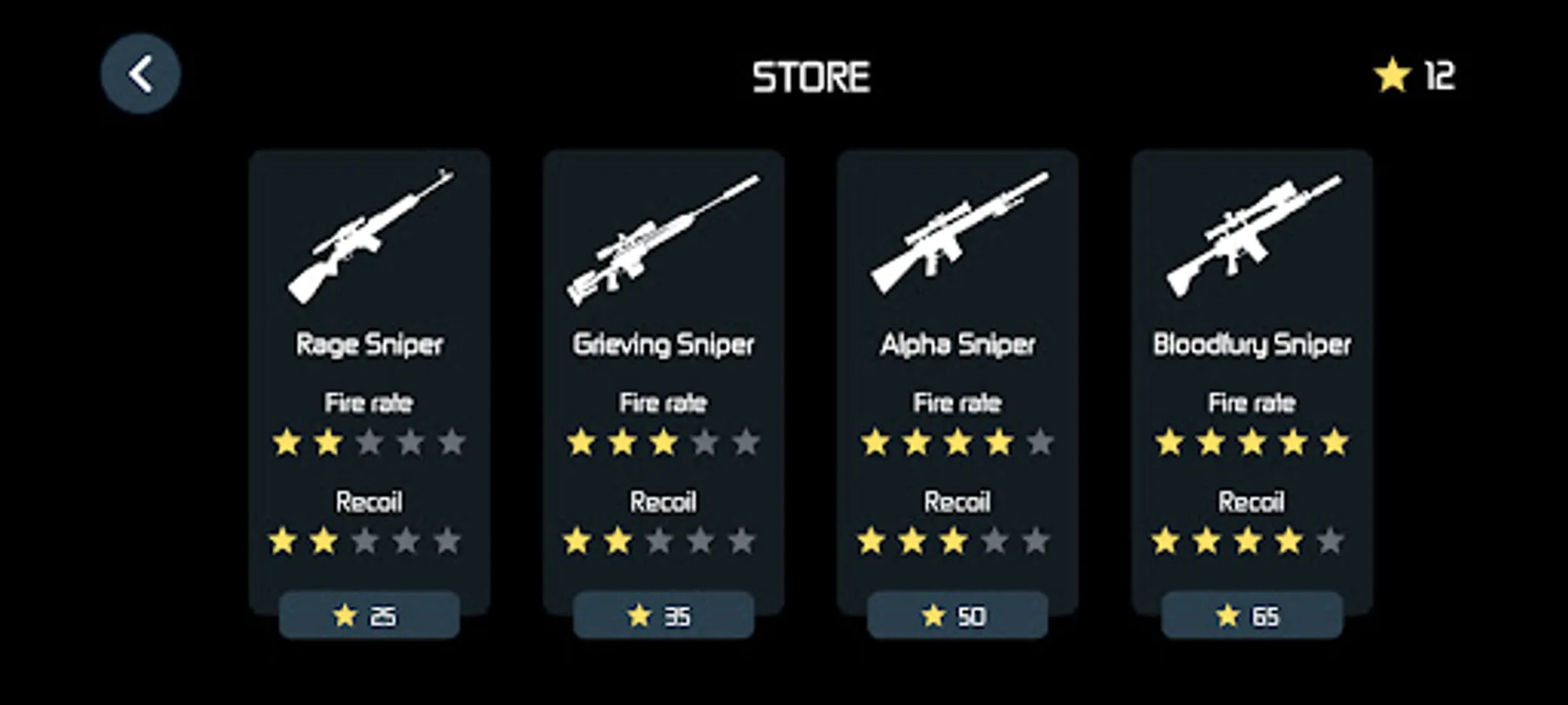The width and height of the screenshot is (1568, 705).
Task: Click the back arrow to exit the store
Action: point(141,72)
